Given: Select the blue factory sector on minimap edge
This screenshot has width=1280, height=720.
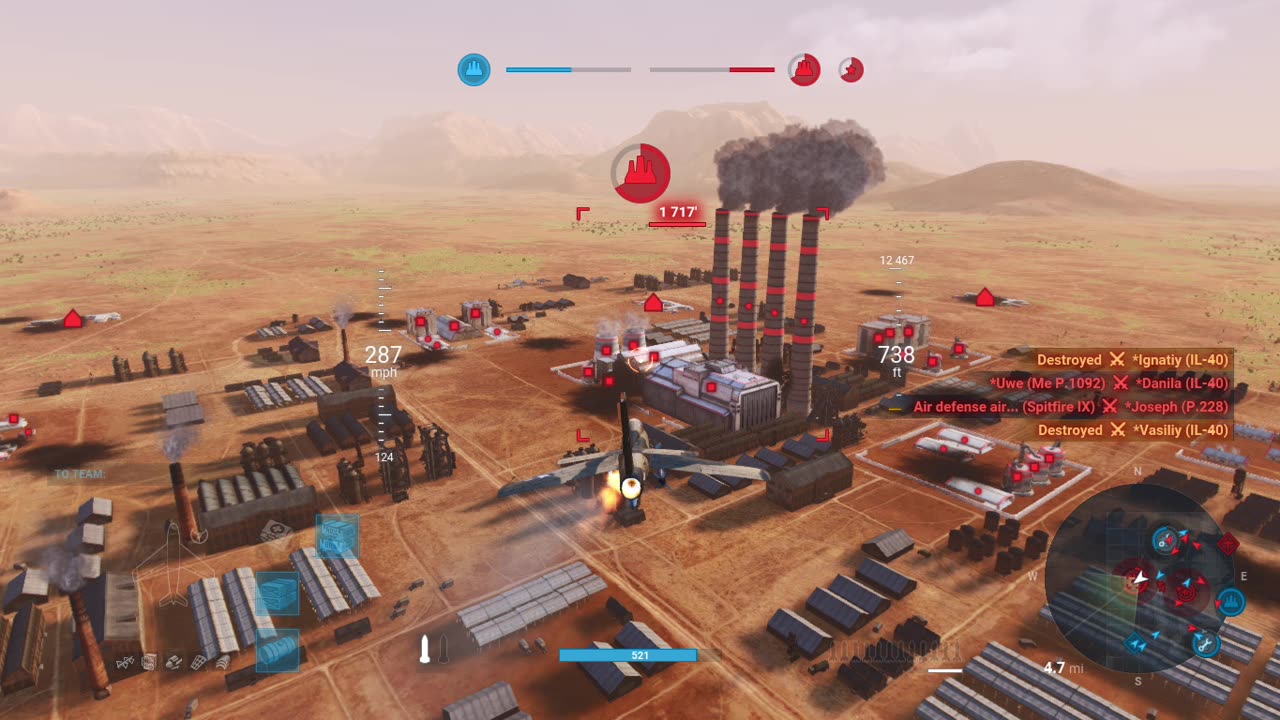Looking at the screenshot, I should [1230, 601].
